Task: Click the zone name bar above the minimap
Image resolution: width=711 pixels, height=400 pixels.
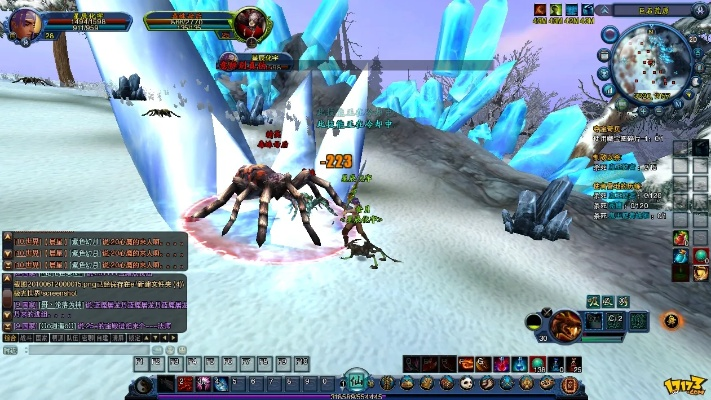Action: click(x=655, y=10)
